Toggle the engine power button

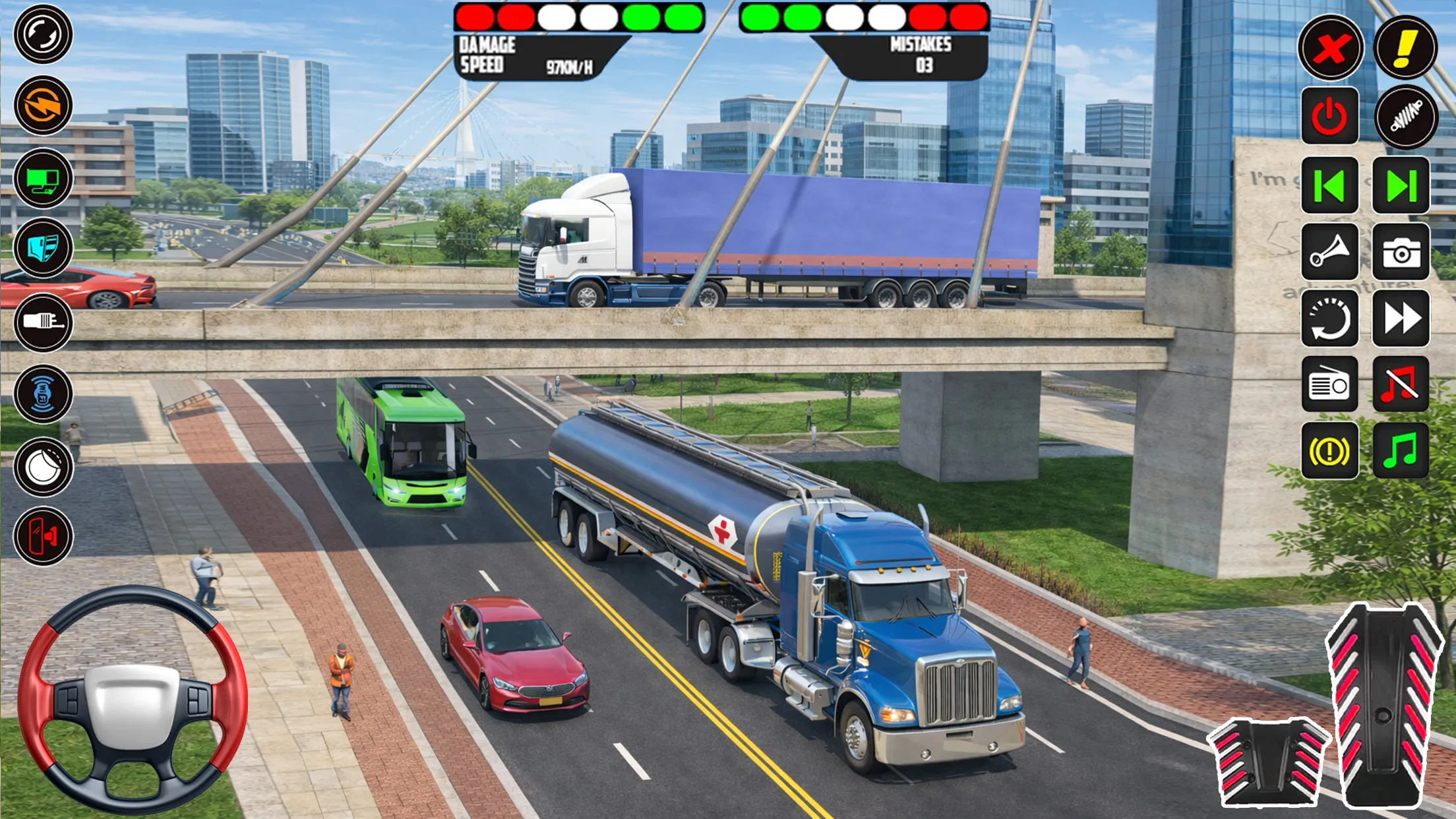[1329, 117]
